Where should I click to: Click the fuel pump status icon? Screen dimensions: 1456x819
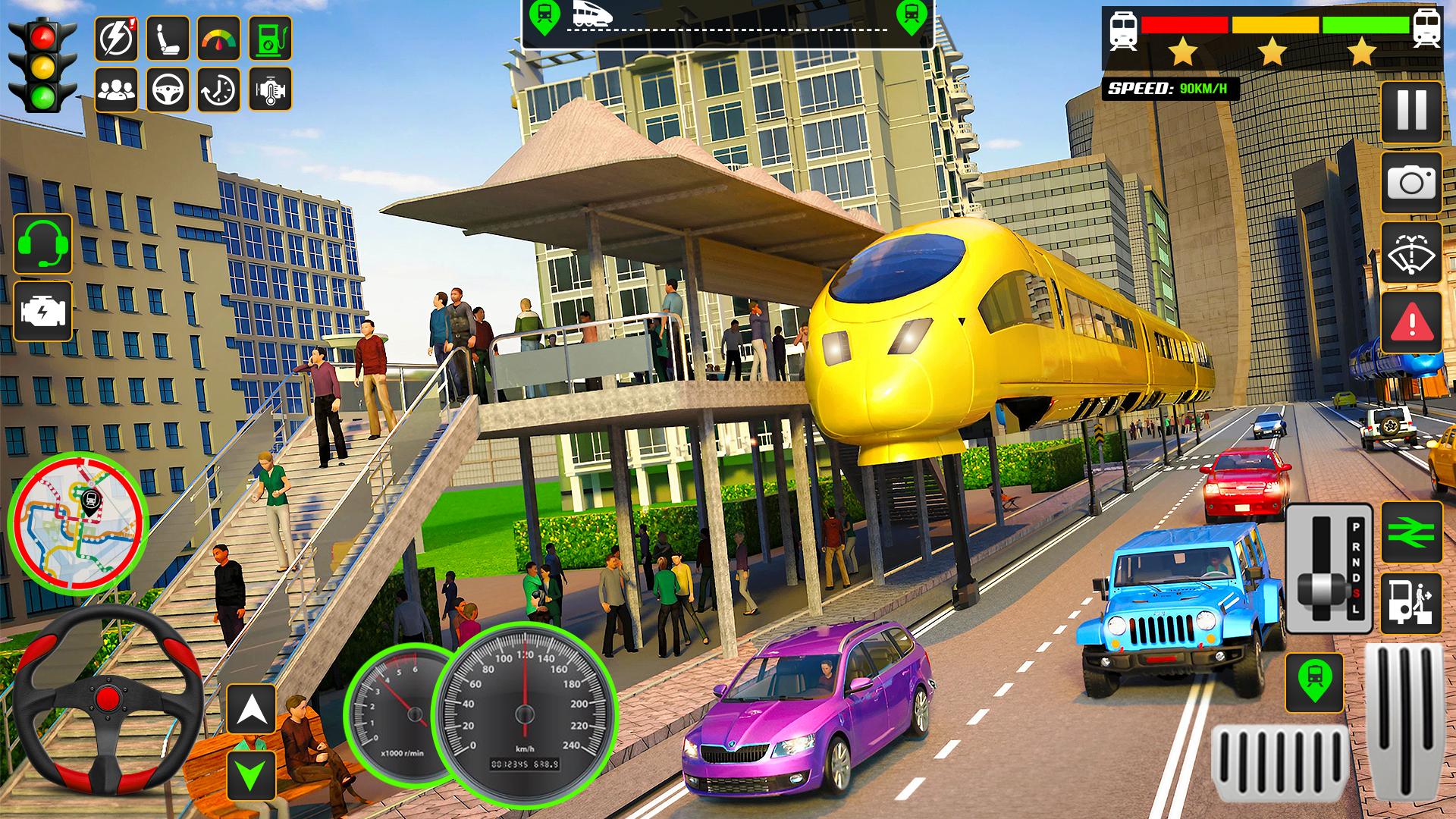(270, 38)
